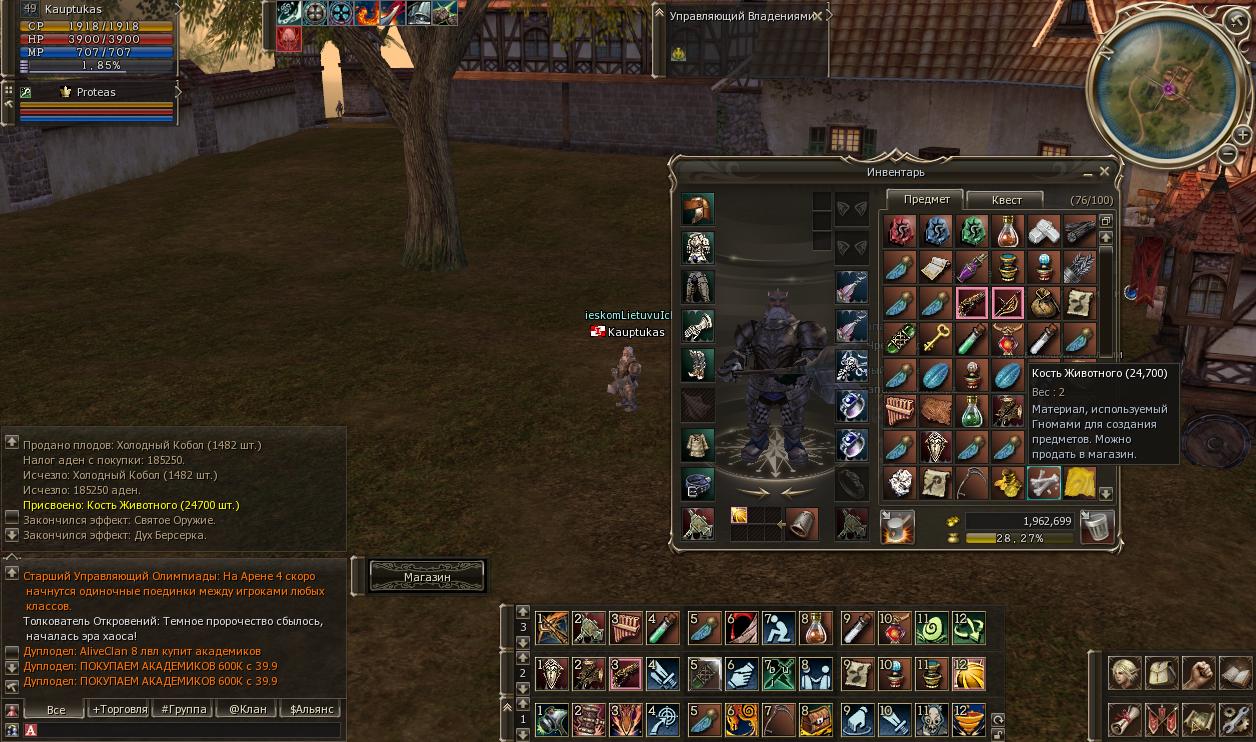
Task: Open the @Клан chat tab
Action: 247,709
